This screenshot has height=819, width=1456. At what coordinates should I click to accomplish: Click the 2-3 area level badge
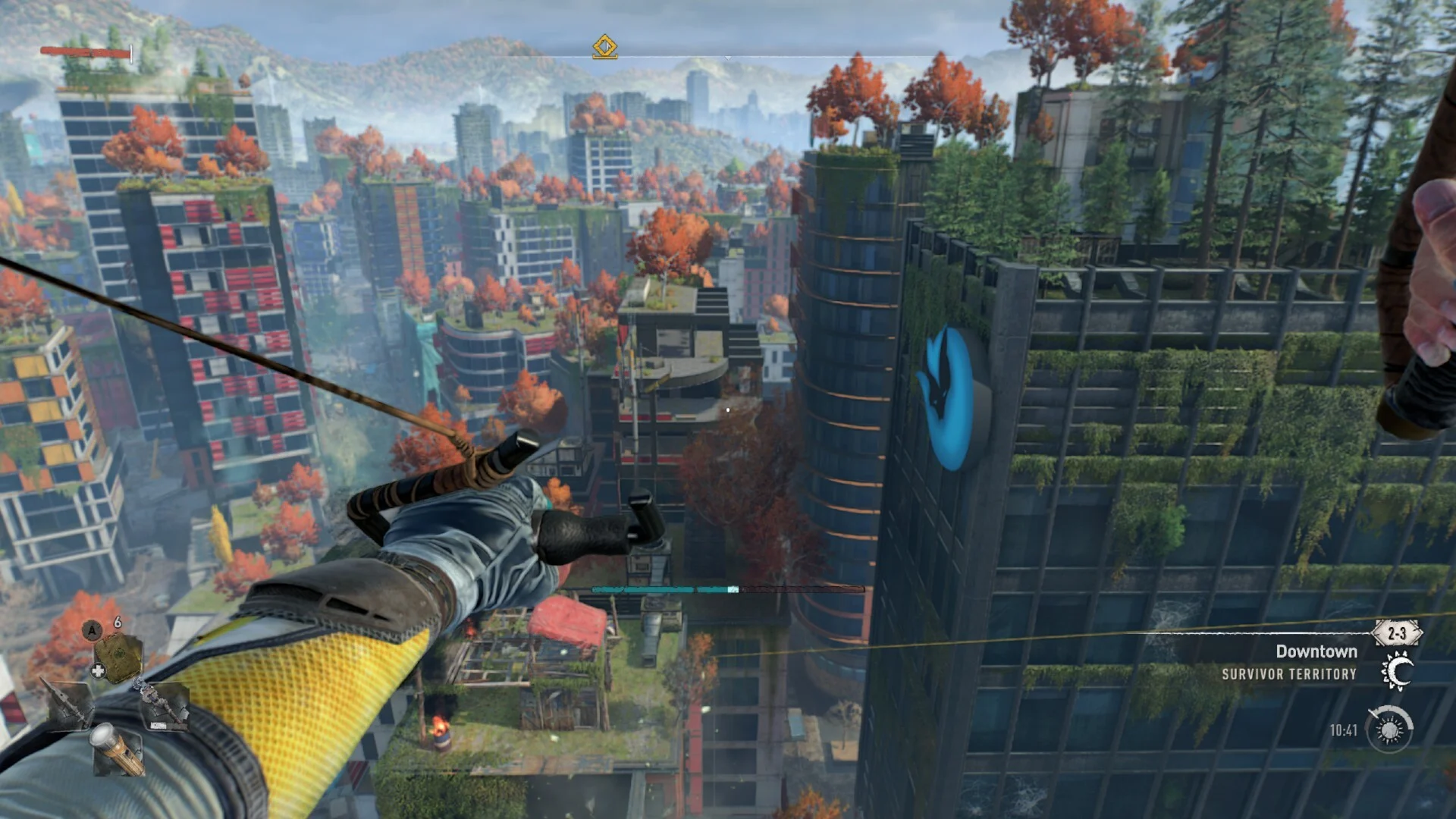coord(1397,633)
